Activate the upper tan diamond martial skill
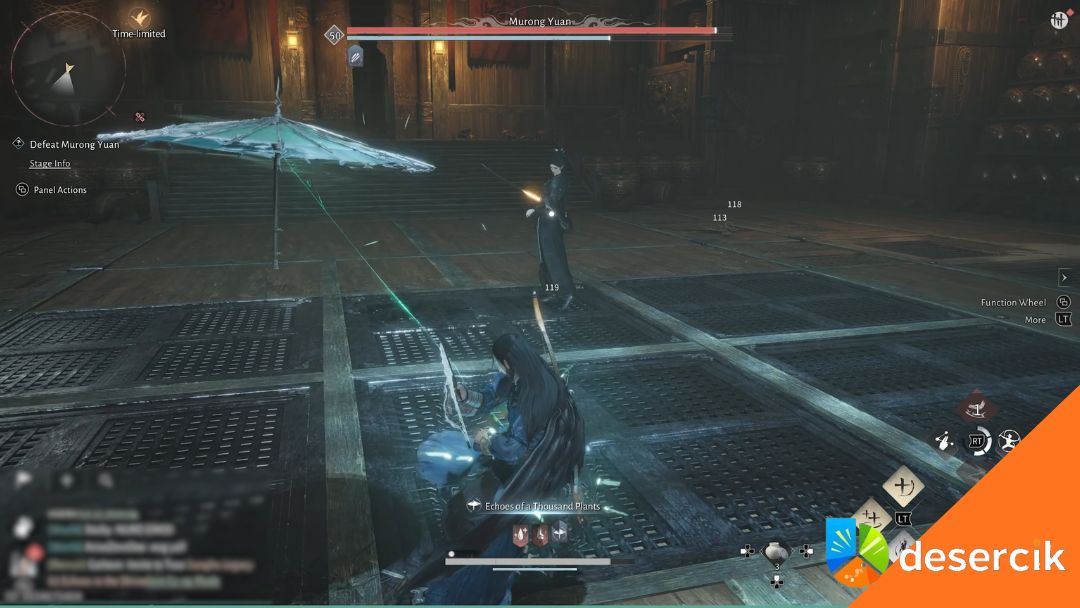 point(903,486)
